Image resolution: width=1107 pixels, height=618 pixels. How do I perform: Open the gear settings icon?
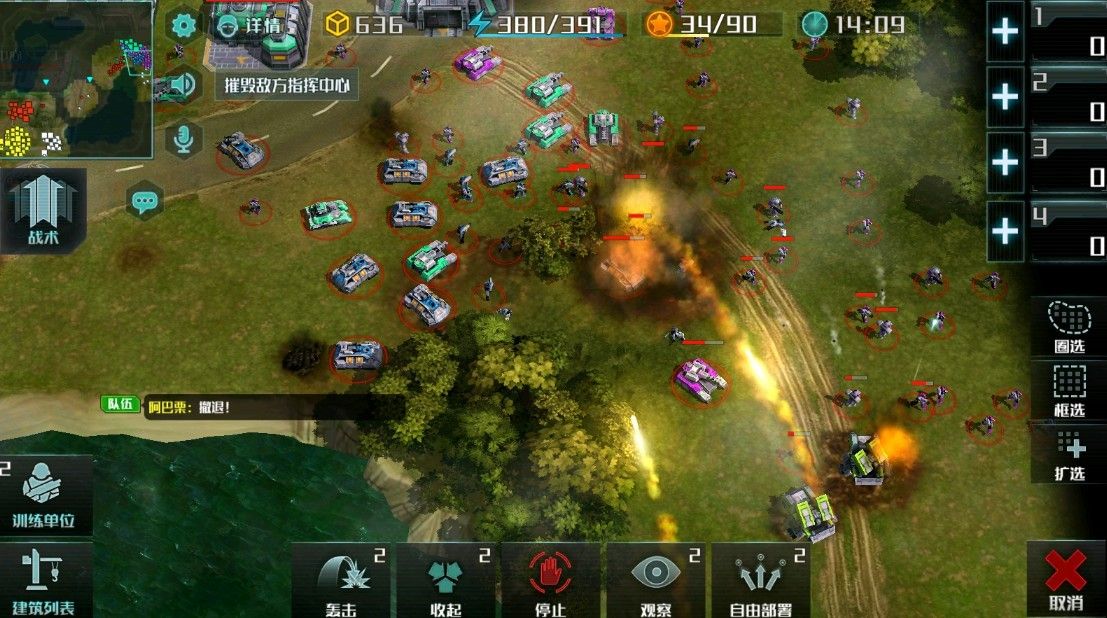(182, 25)
